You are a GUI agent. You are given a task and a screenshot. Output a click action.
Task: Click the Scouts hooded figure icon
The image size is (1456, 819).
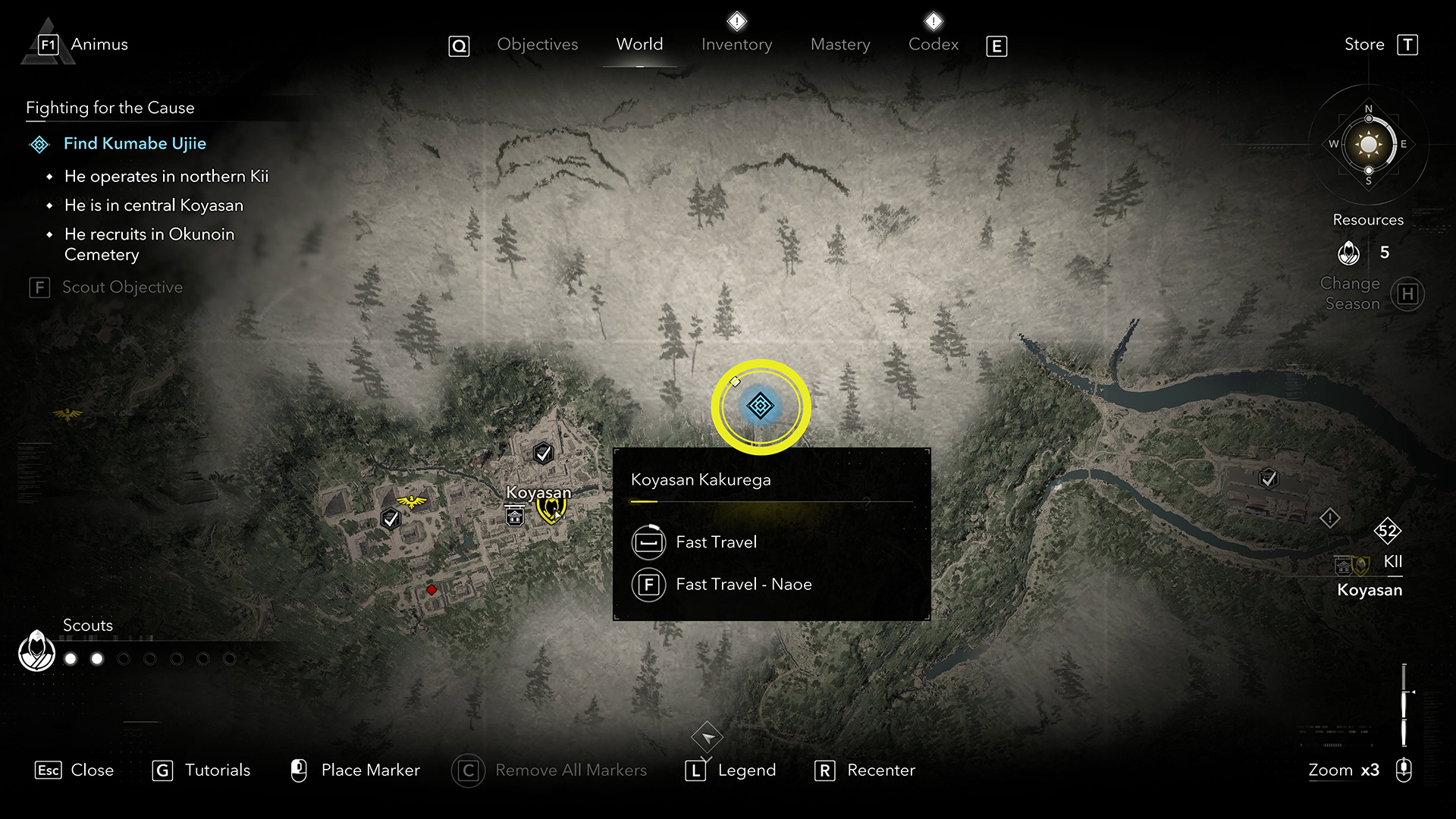pos(36,651)
